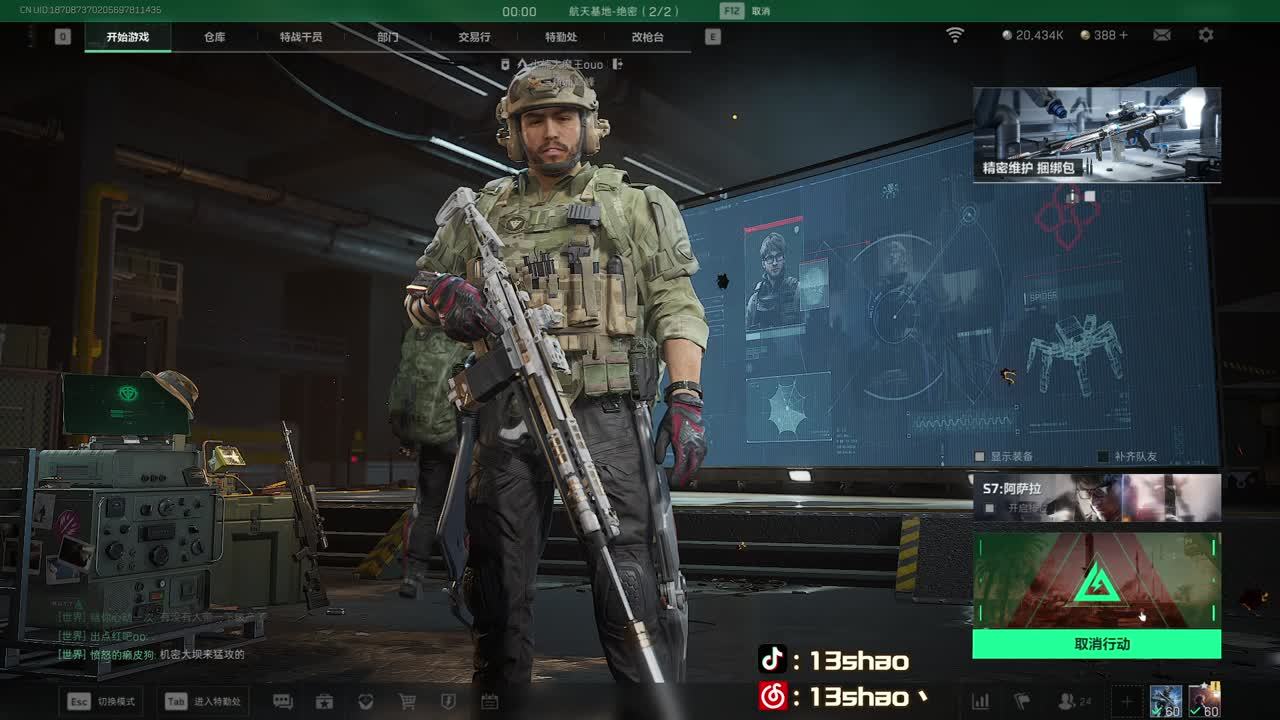Open the calendar events icon

pyautogui.click(x=489, y=702)
